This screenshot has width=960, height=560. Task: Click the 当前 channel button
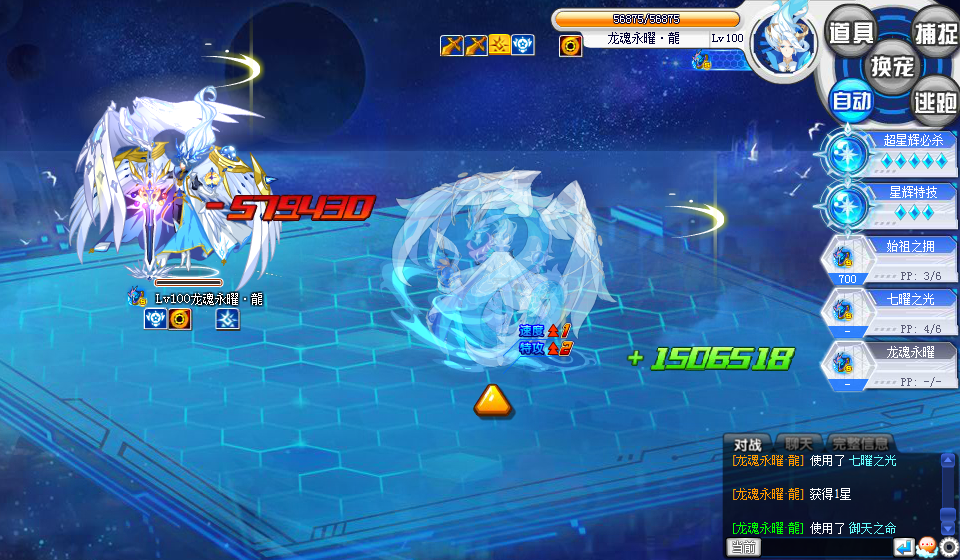tap(743, 547)
